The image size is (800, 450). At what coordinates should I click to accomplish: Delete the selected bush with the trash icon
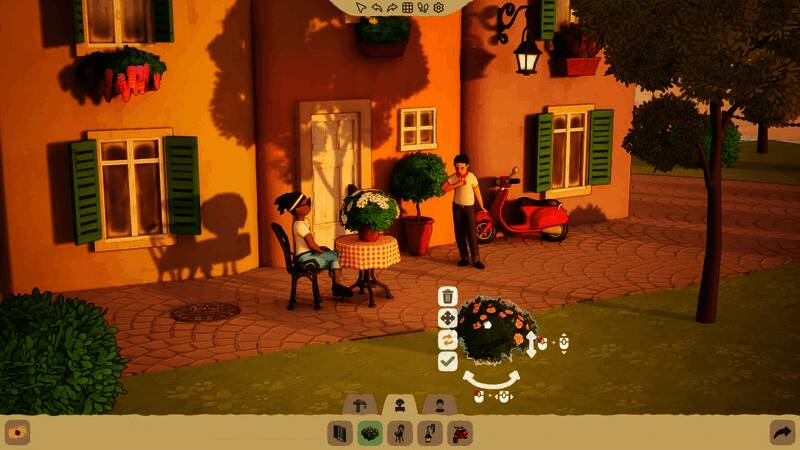[448, 296]
